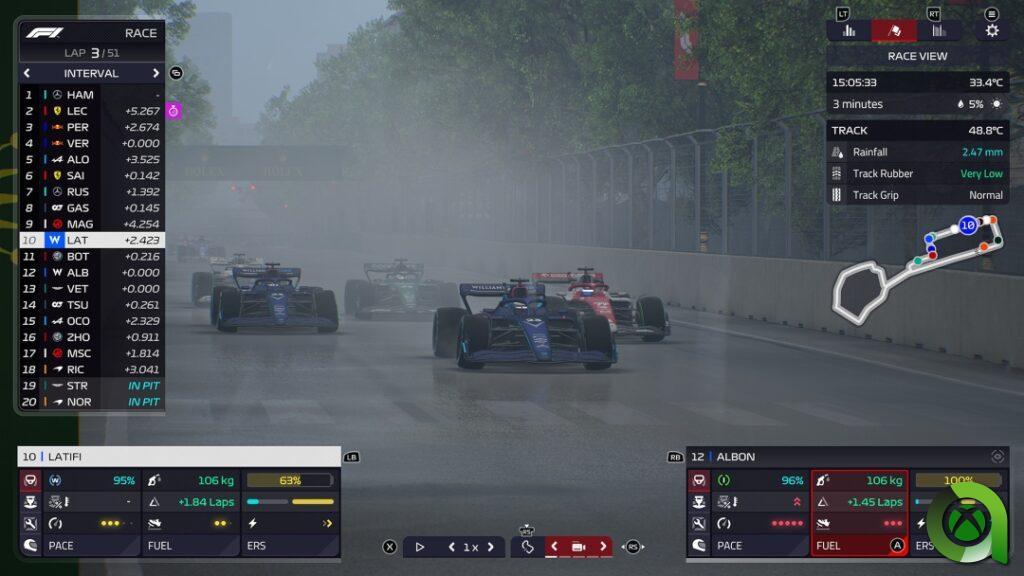Open Latifi's Fuel command
This screenshot has width=1024, height=576.
click(190, 546)
